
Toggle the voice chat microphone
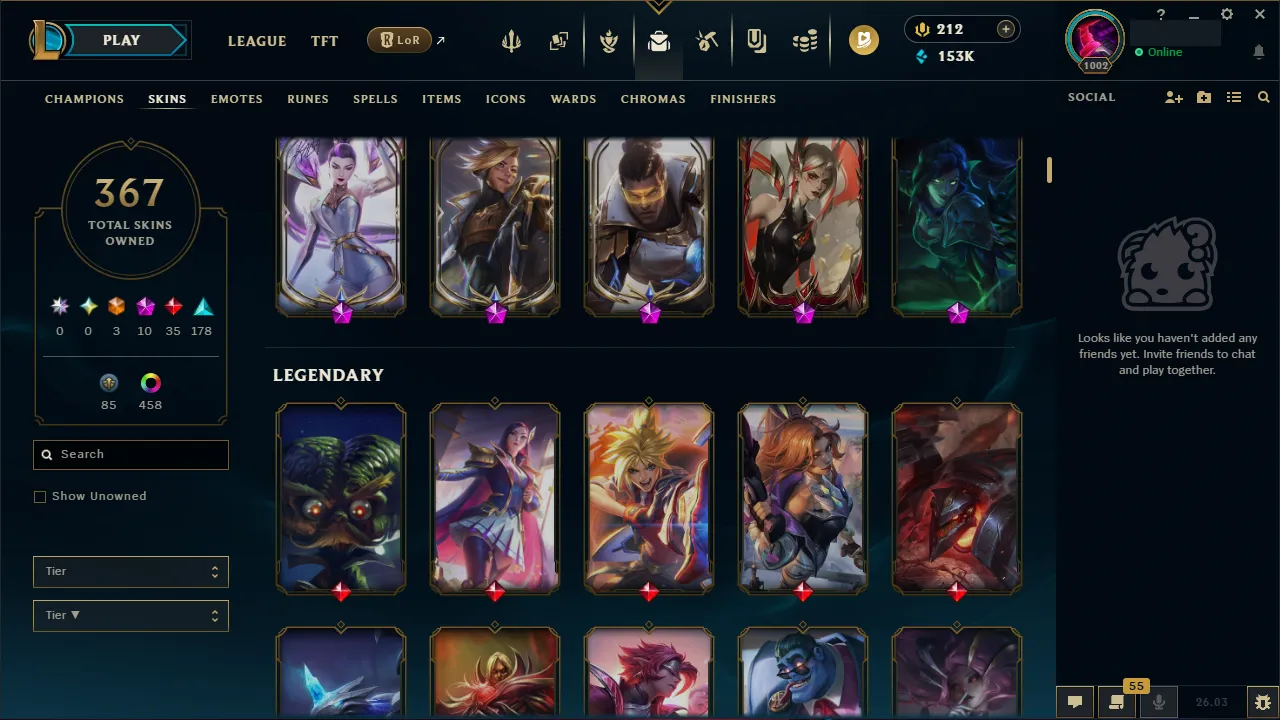(1159, 701)
